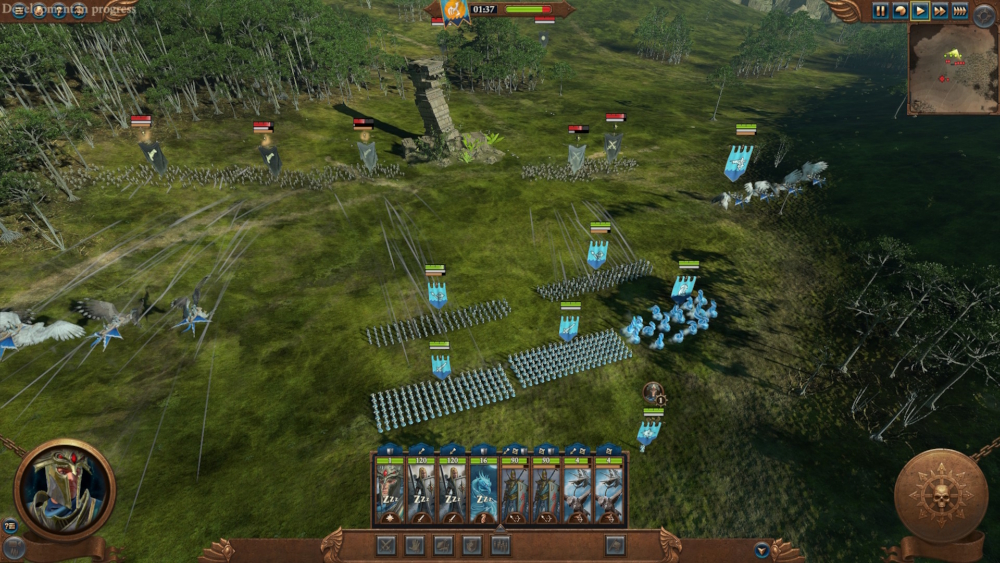Select the frost dragon unit card

tap(483, 490)
